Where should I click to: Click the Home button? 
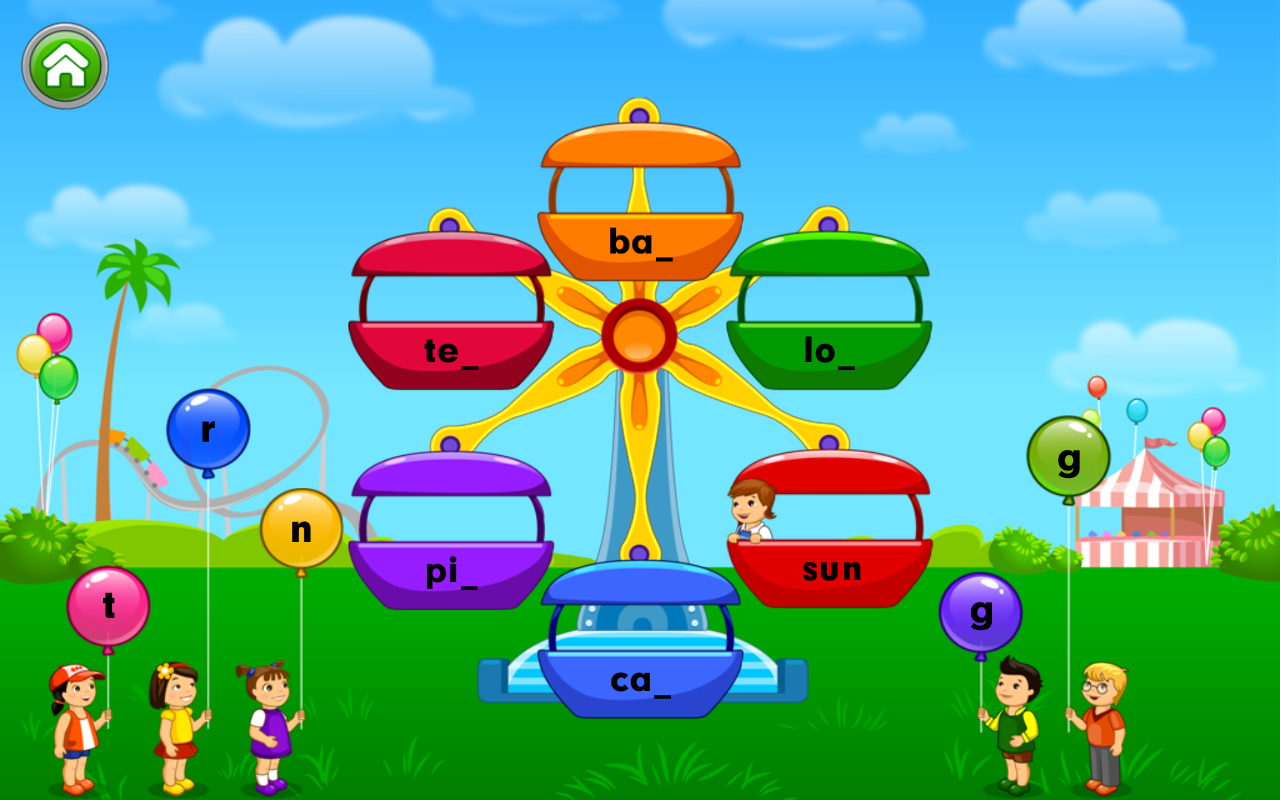[x=64, y=63]
